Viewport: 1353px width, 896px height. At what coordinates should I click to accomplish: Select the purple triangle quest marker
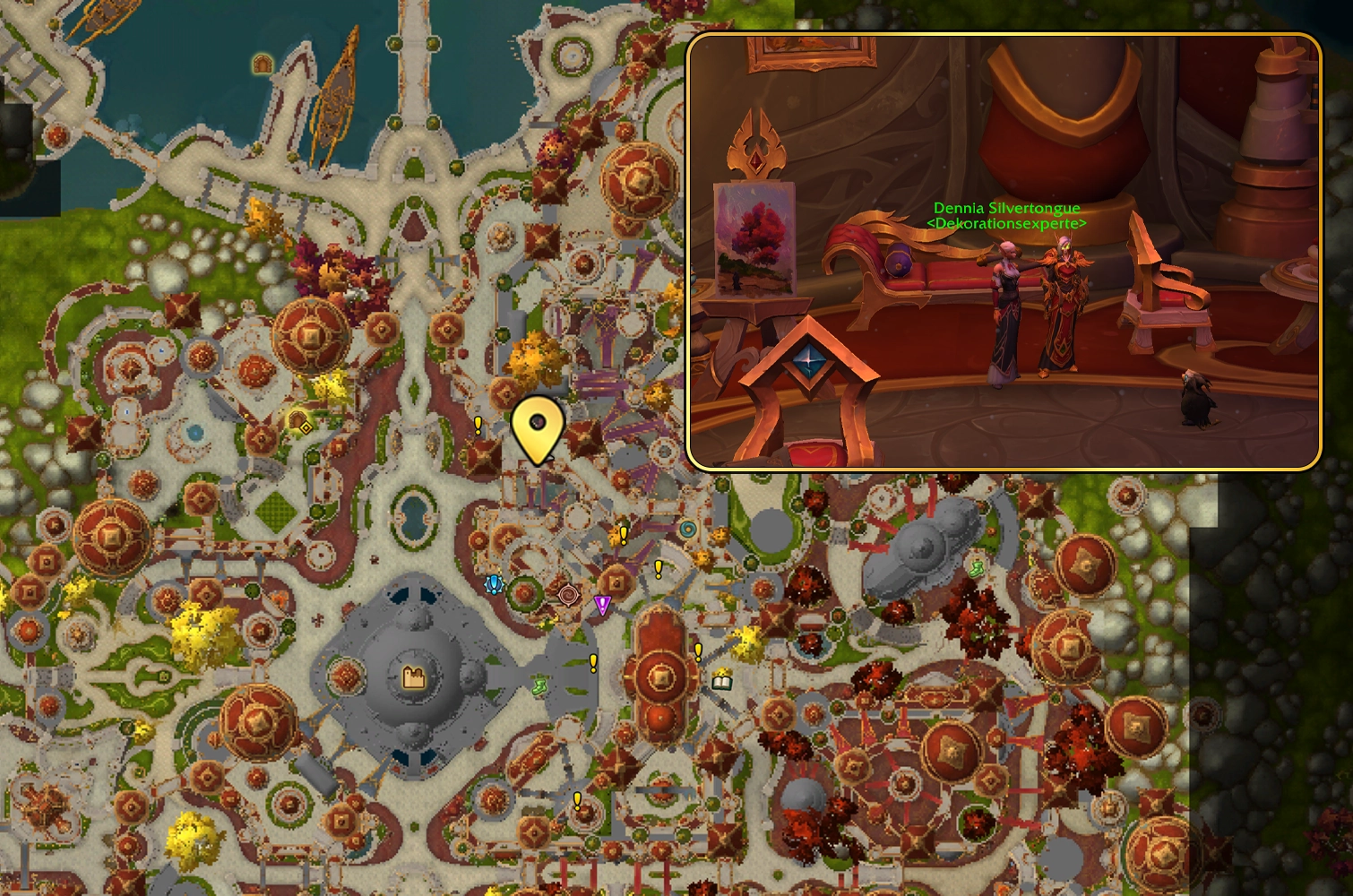tap(602, 605)
